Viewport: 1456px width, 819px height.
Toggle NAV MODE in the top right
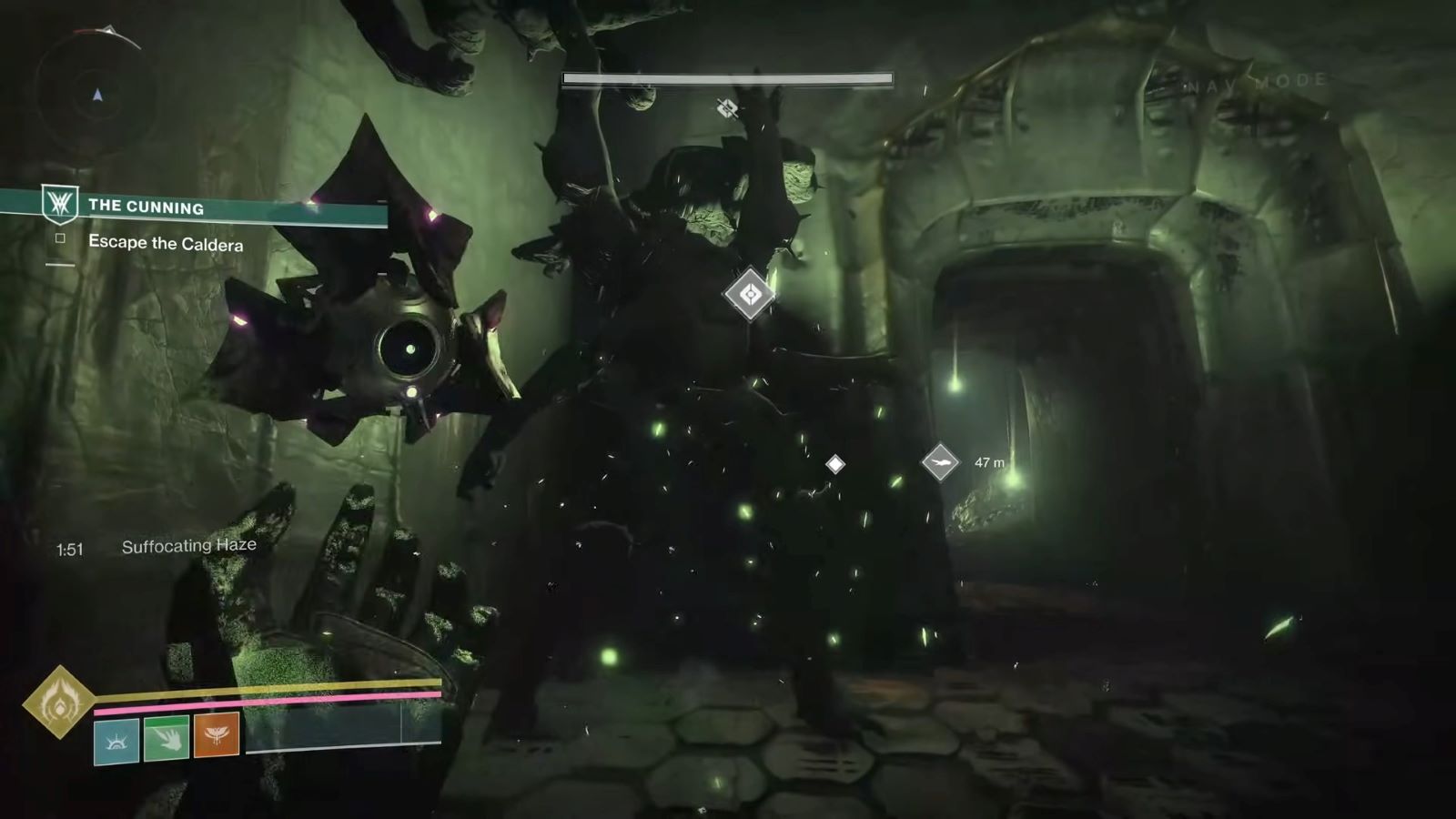tap(1258, 80)
